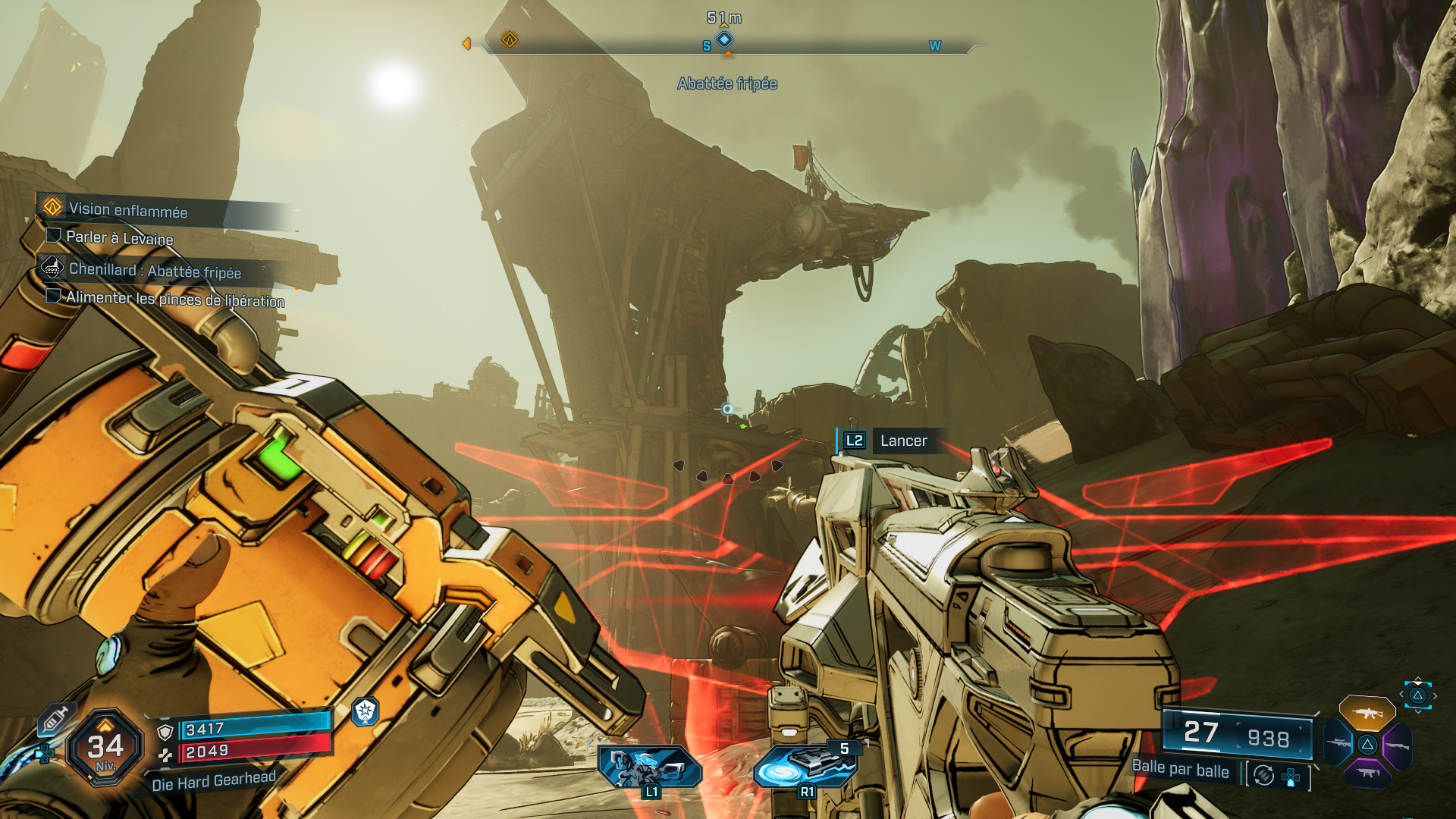This screenshot has width=1456, height=819.
Task: Choose the purple SMG weapon slot
Action: click(1367, 773)
